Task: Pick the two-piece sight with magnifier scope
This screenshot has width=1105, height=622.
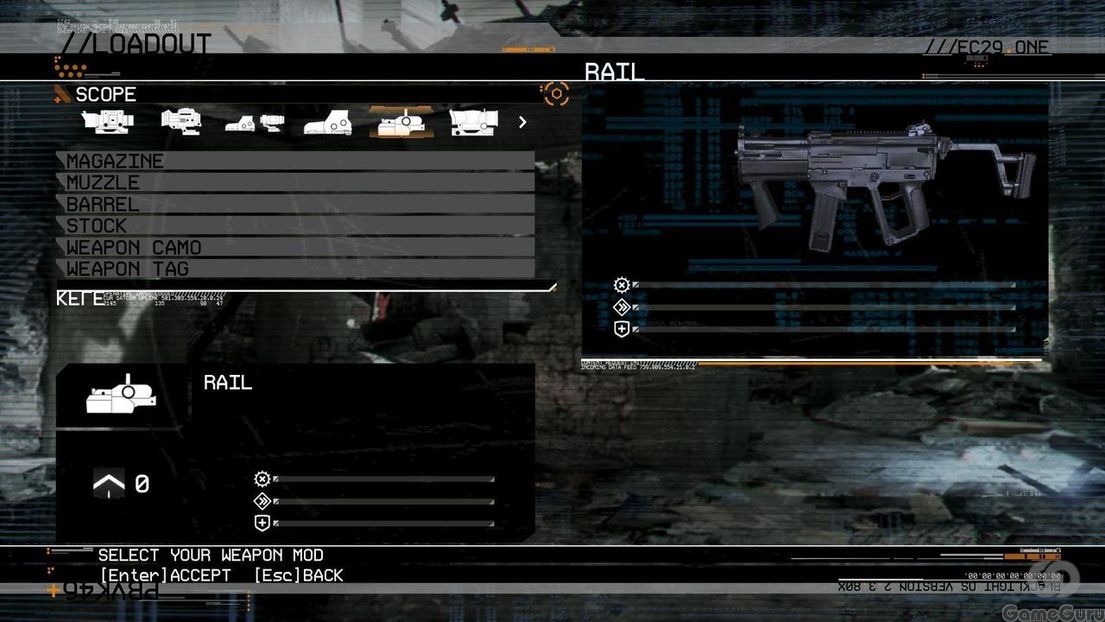Action: 254,123
